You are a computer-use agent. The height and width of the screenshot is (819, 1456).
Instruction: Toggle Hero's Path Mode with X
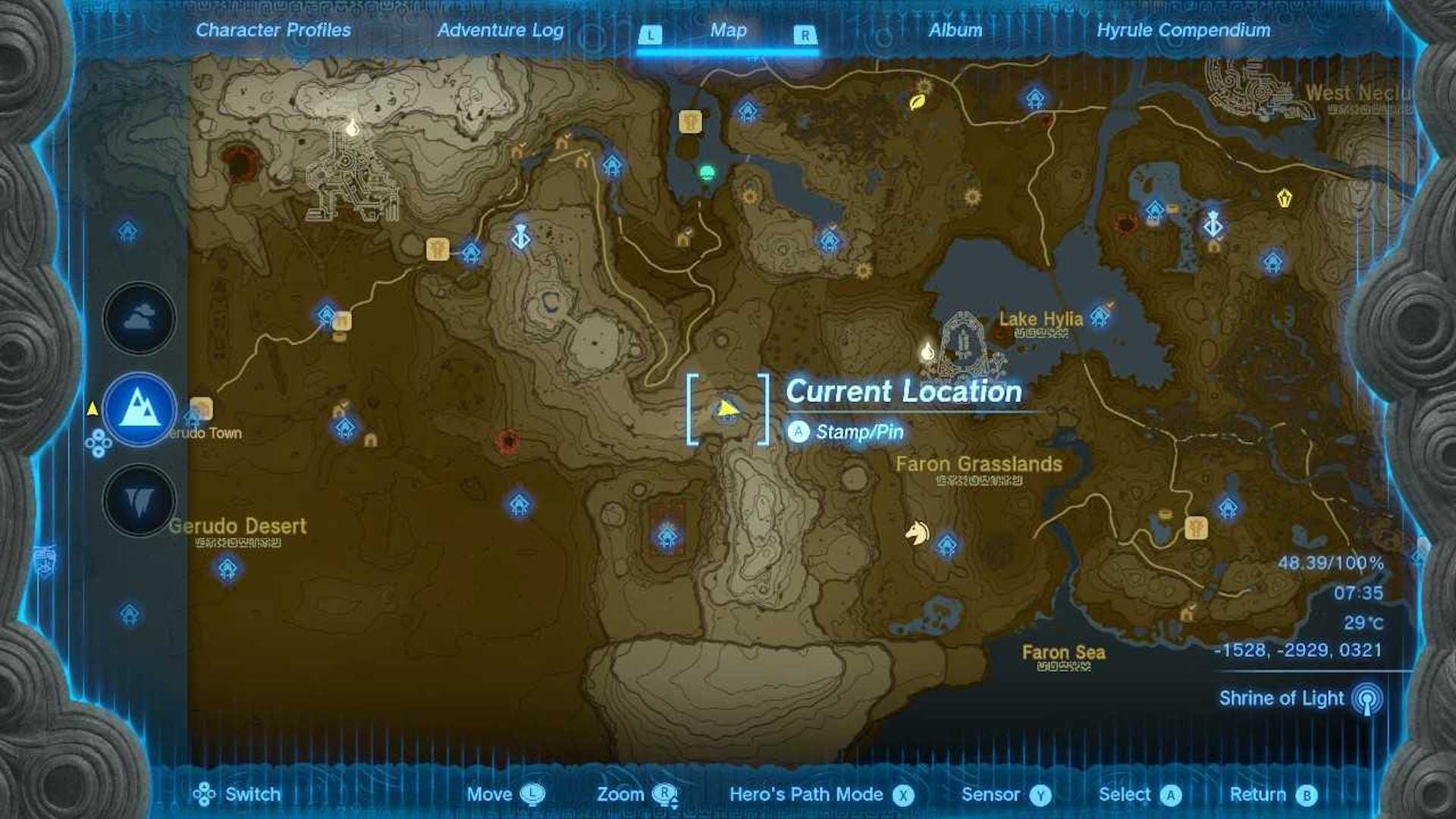[x=903, y=795]
